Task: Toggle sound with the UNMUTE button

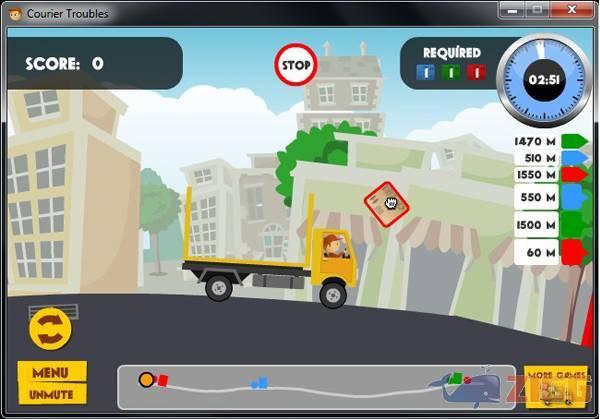Action: click(x=51, y=393)
